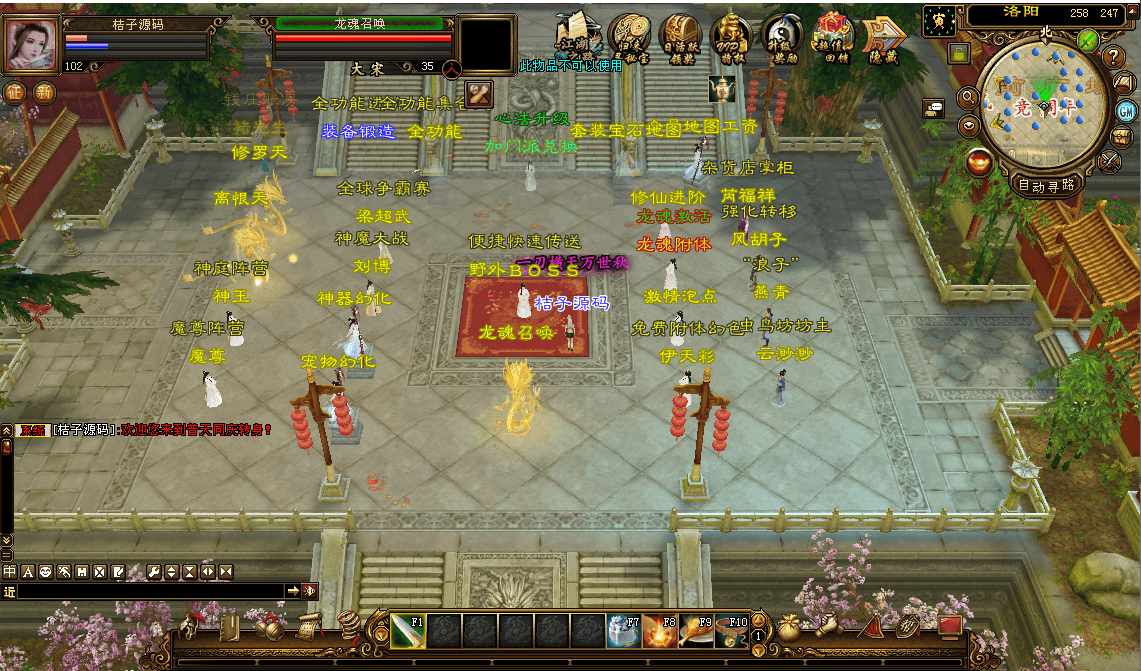The height and width of the screenshot is (671, 1141).
Task: Claim the 日活跃领奖 daily reward chest
Action: 680,36
